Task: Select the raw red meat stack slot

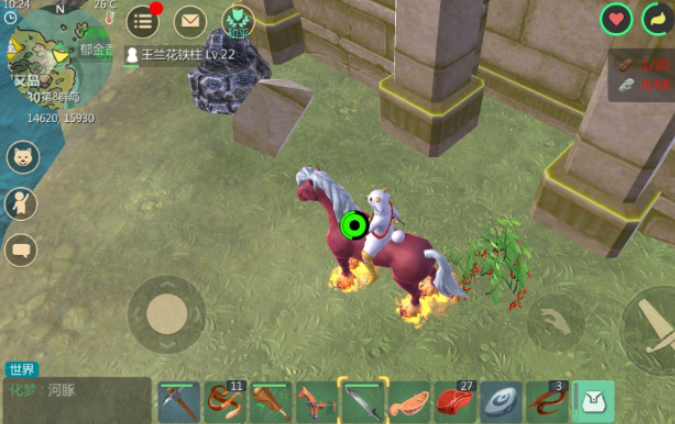Action: click(453, 401)
